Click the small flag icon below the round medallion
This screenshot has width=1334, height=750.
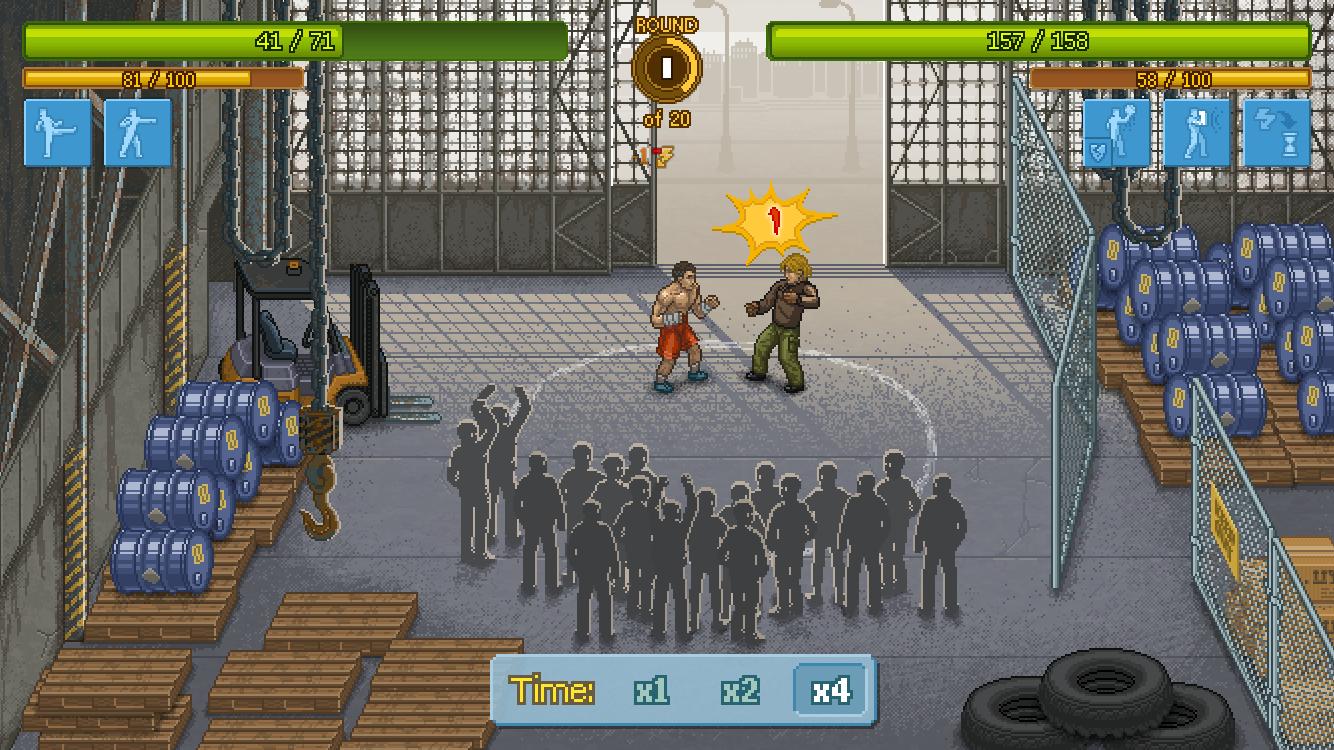[x=663, y=157]
